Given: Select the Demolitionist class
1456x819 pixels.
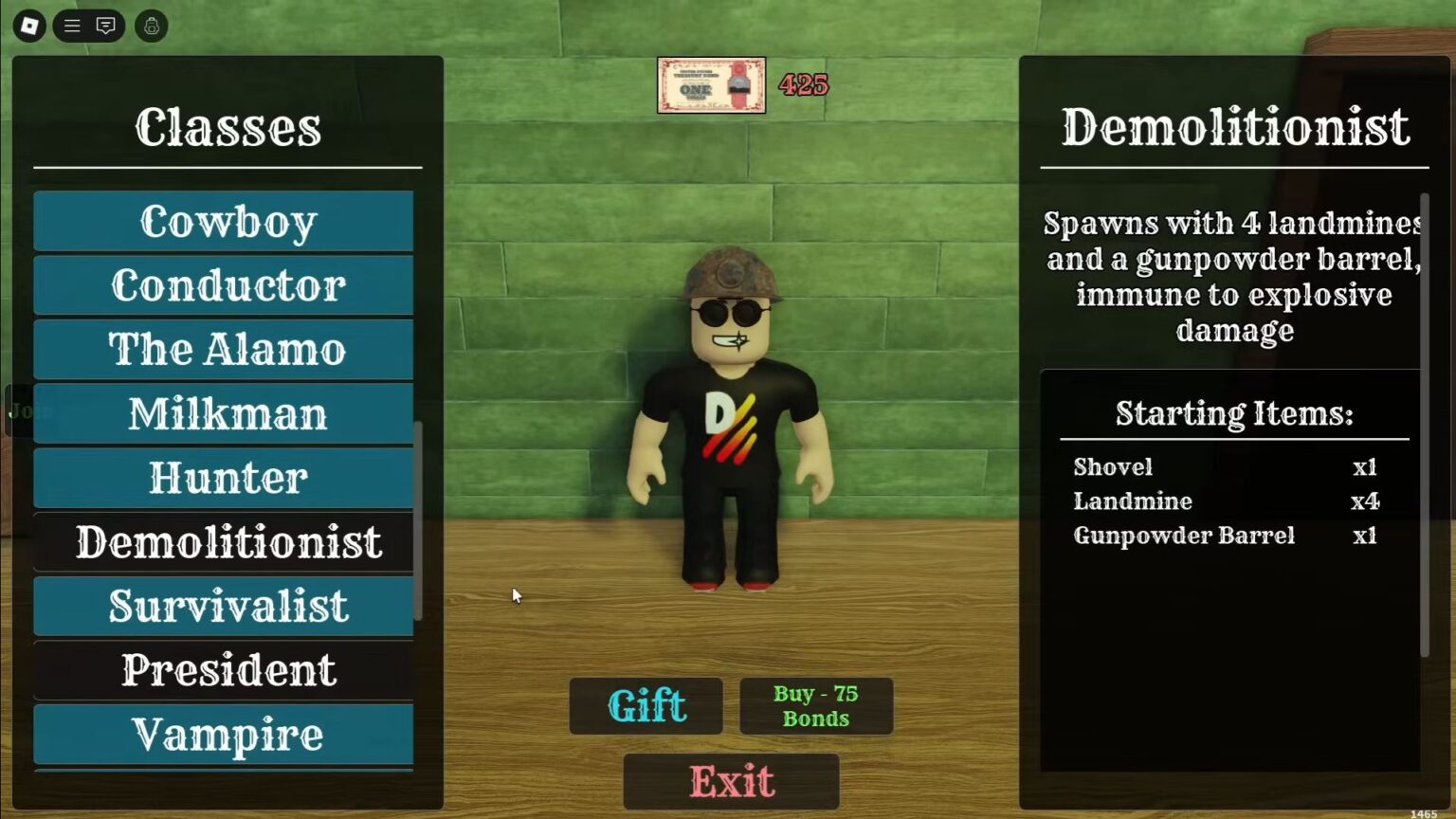Looking at the screenshot, I should (x=224, y=541).
